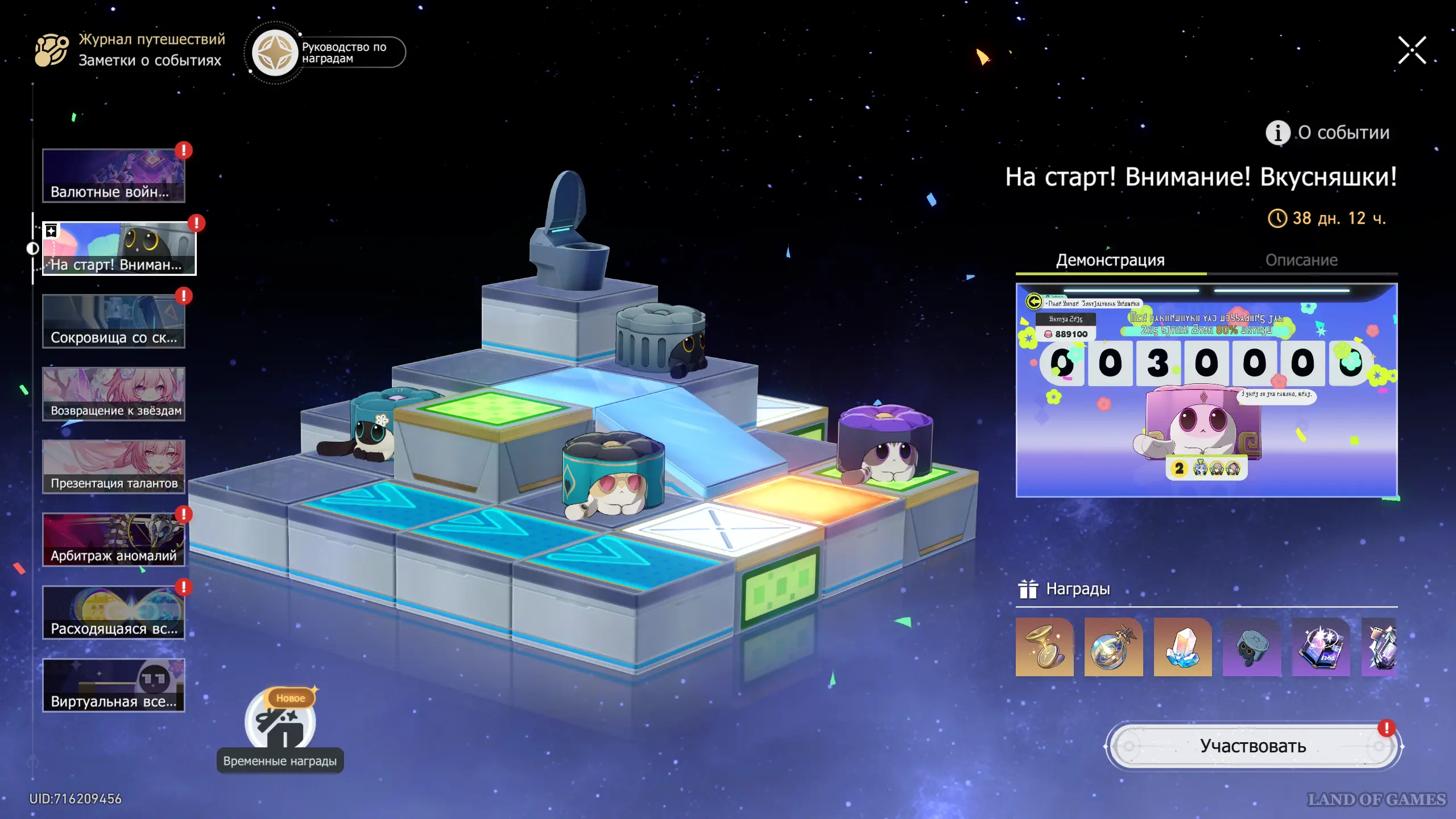This screenshot has height=819, width=1456.
Task: Inspect the crystal shard reward icon
Action: [x=1183, y=647]
